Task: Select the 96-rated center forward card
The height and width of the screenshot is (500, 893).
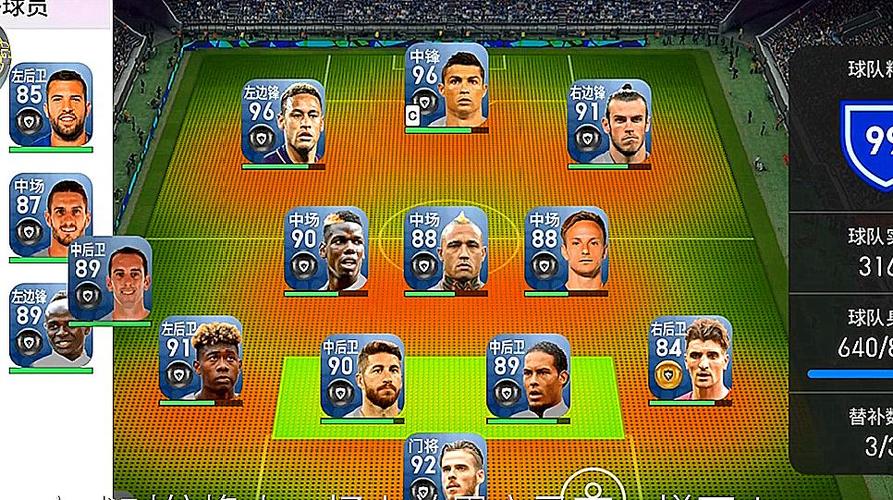Action: 447,84
